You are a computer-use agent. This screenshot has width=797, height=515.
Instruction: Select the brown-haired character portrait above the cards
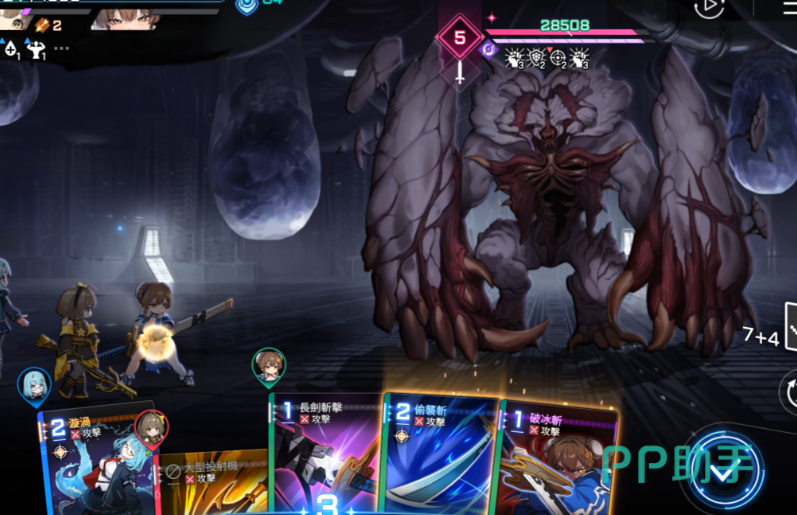point(268,366)
